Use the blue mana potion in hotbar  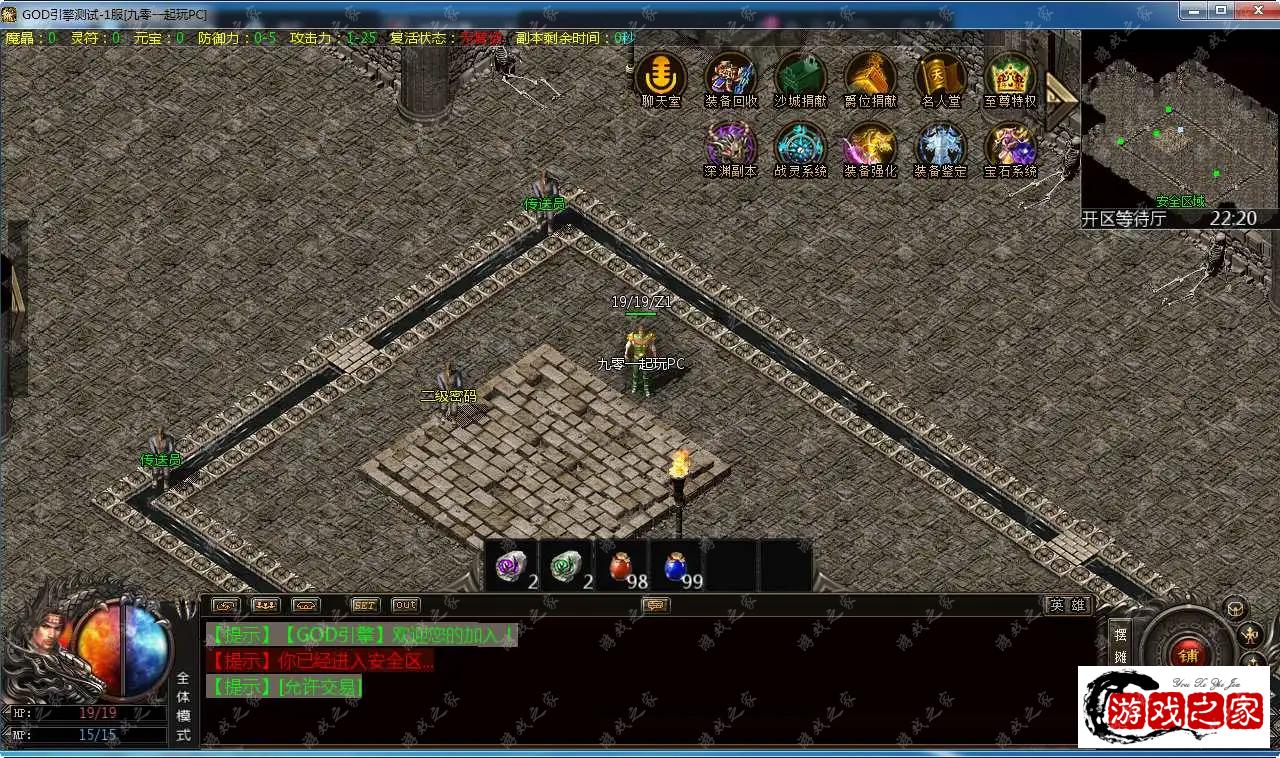pos(676,566)
